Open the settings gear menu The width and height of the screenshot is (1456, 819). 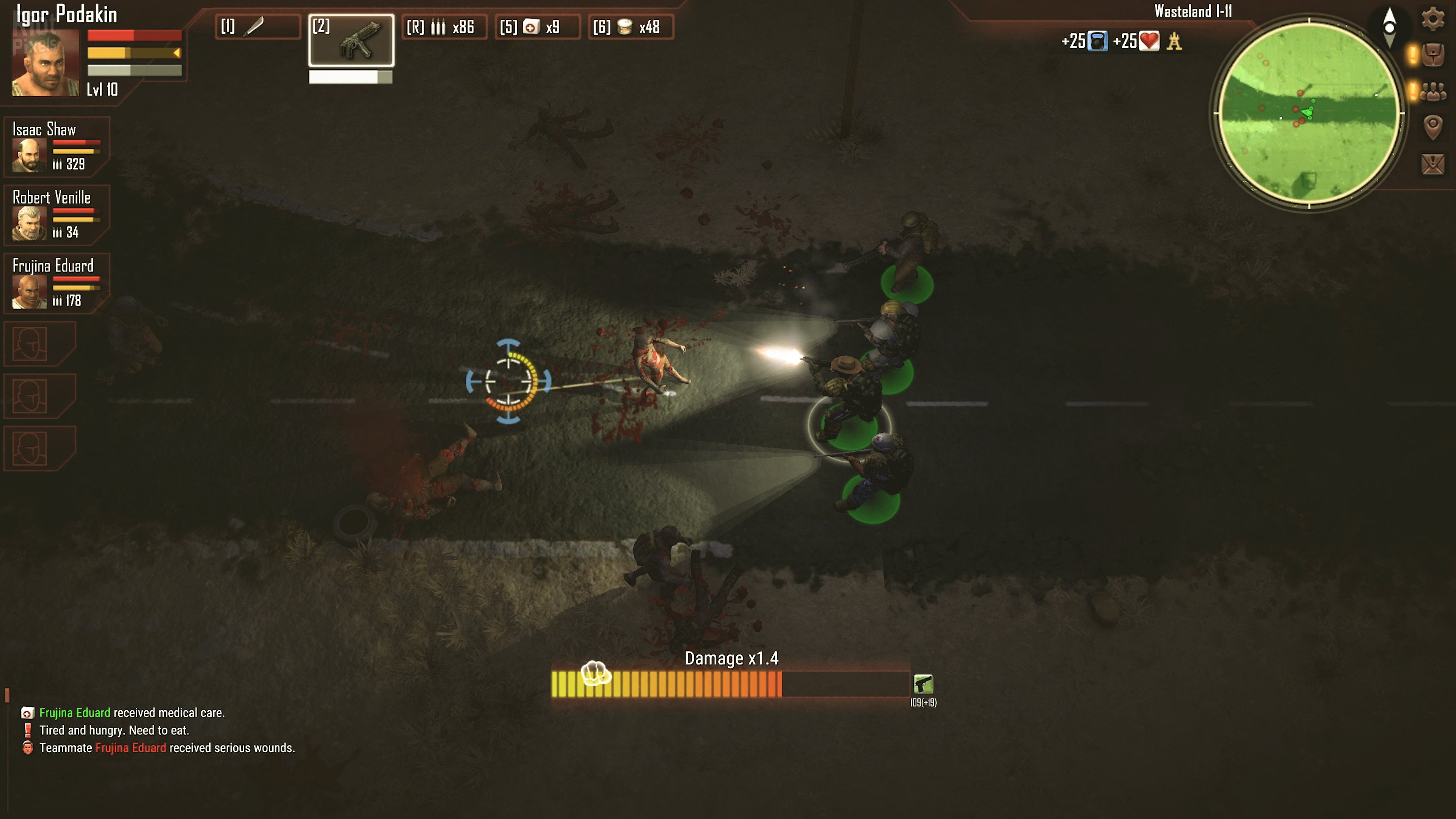pyautogui.click(x=1432, y=19)
